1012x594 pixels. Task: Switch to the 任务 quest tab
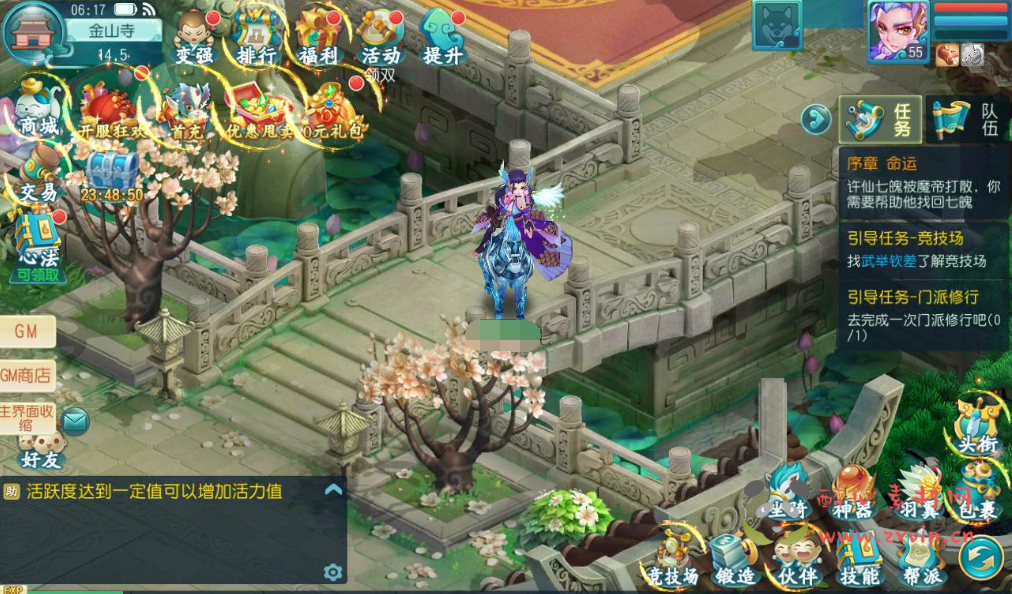point(880,120)
